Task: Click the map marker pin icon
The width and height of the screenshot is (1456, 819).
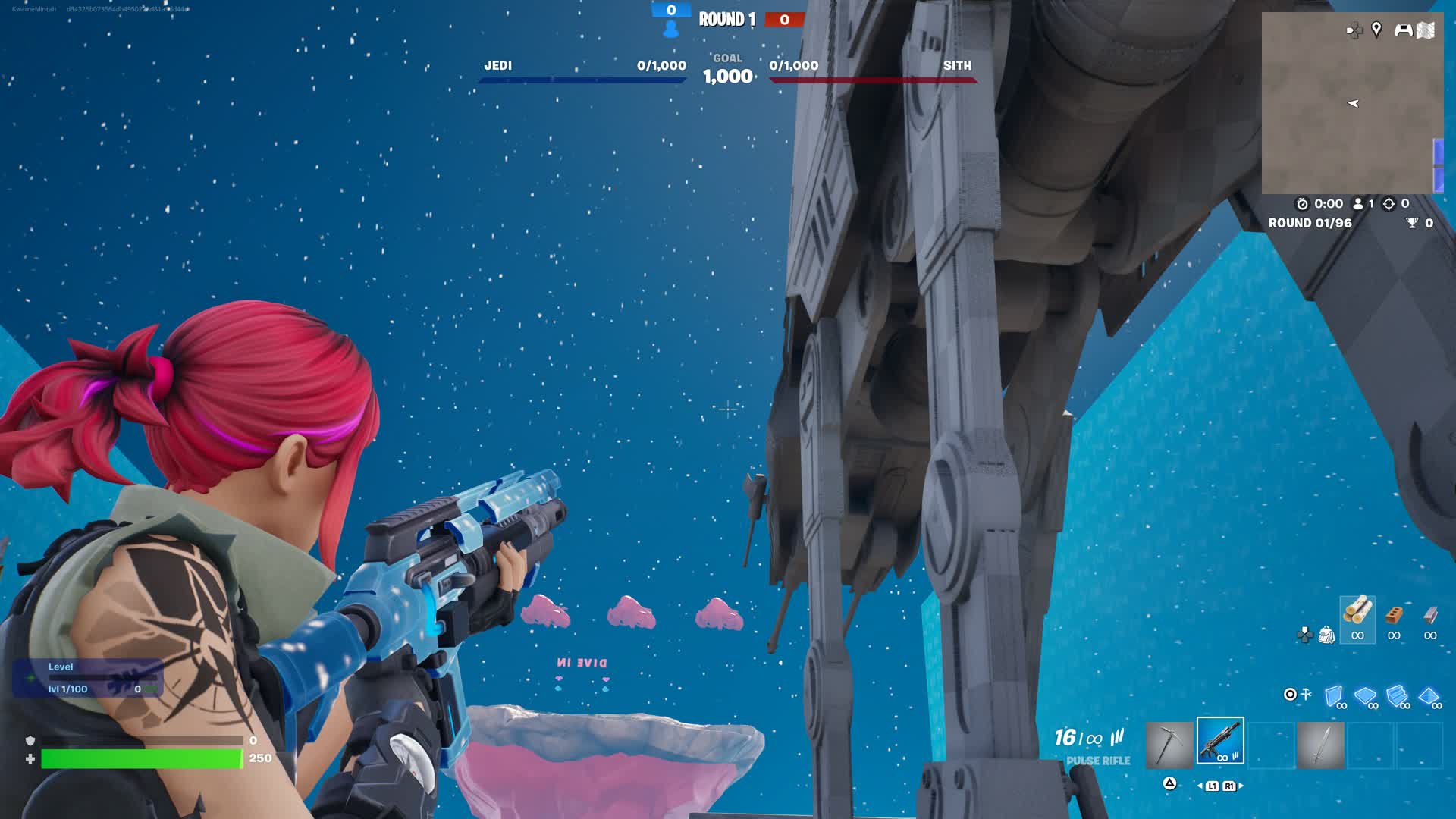Action: pyautogui.click(x=1376, y=30)
